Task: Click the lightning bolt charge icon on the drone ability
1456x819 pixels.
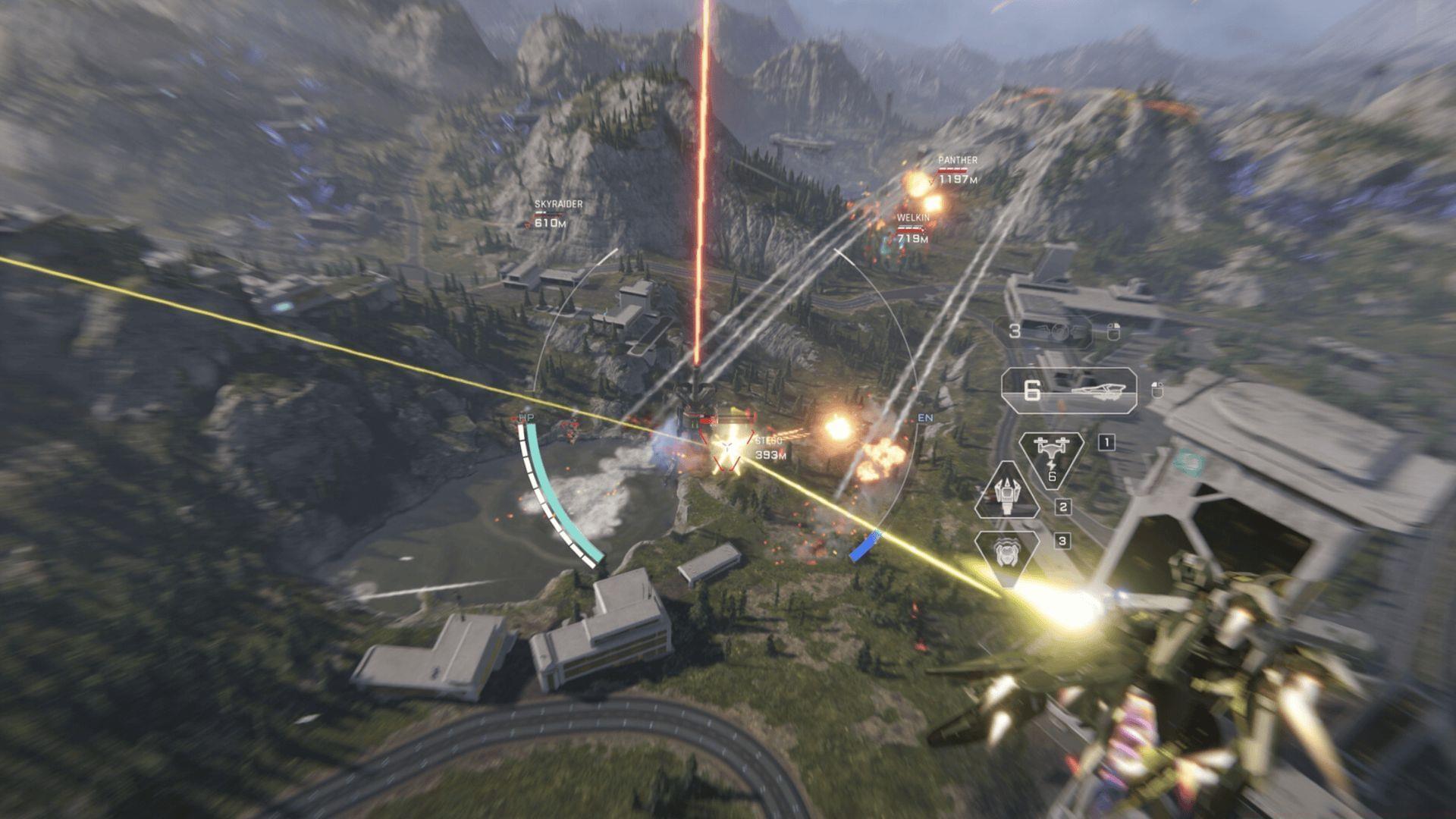Action: click(1051, 465)
